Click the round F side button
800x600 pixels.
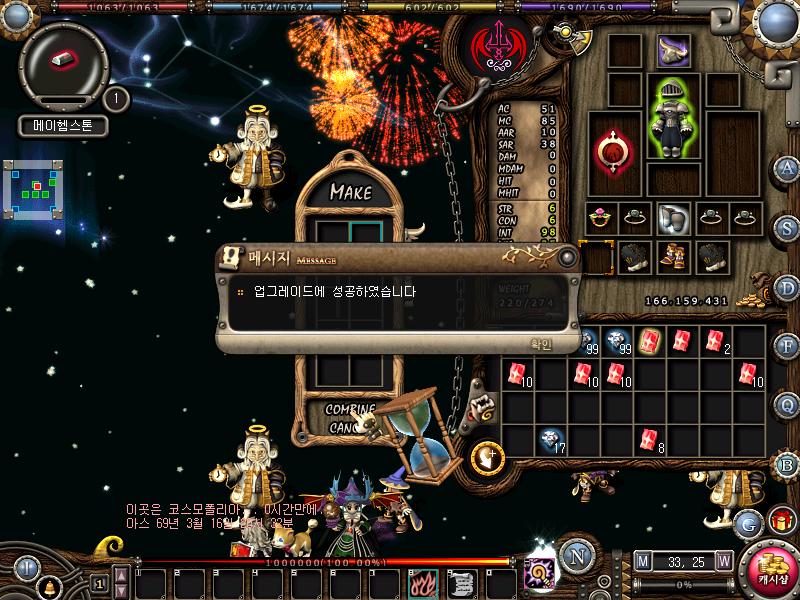pos(788,347)
